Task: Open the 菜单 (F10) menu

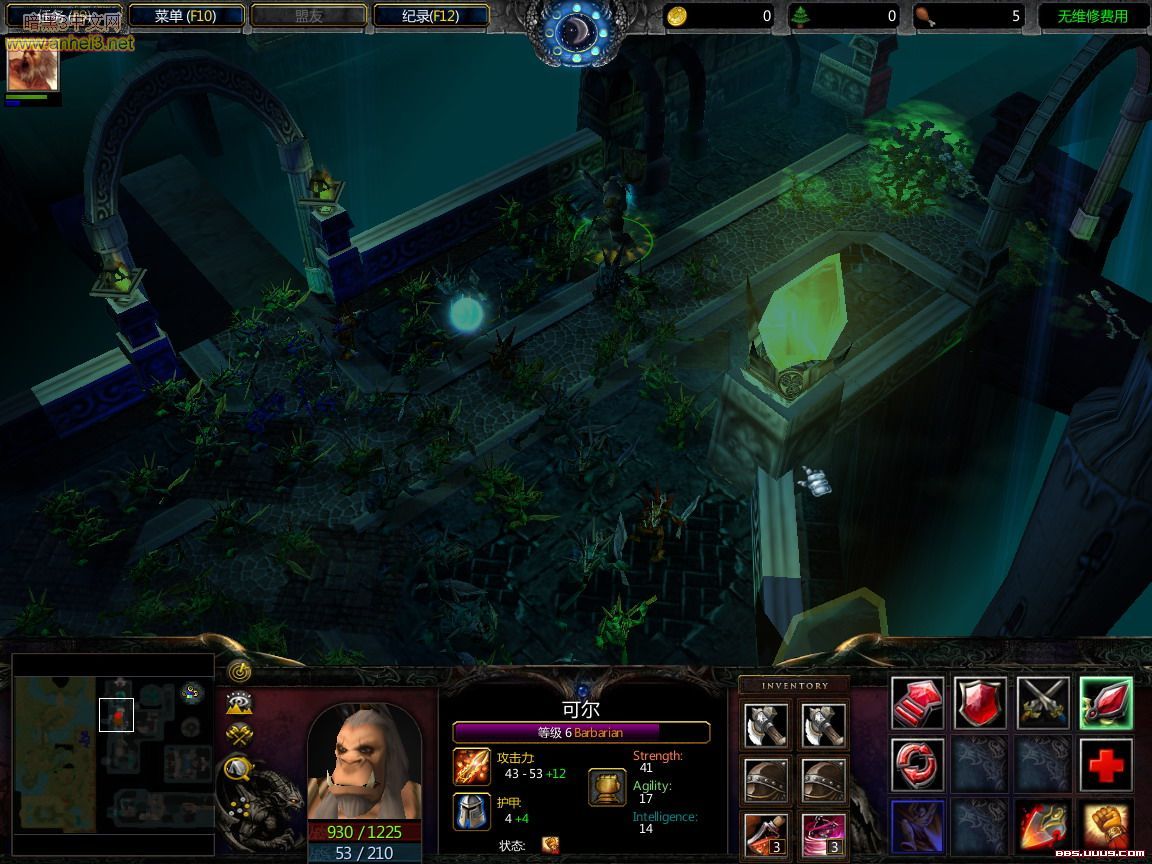Action: coord(185,16)
